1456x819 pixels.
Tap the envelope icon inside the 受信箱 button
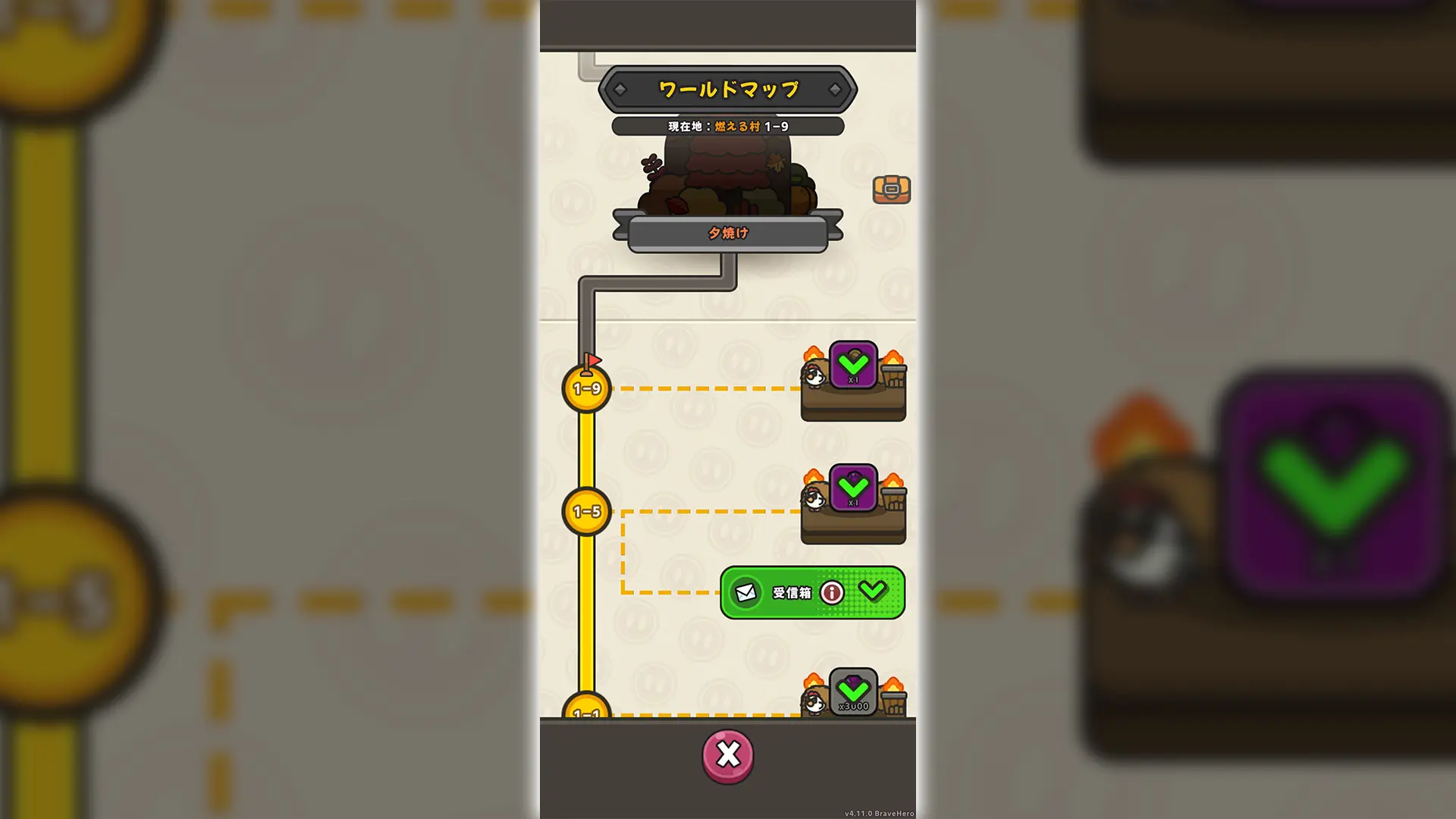(x=747, y=594)
